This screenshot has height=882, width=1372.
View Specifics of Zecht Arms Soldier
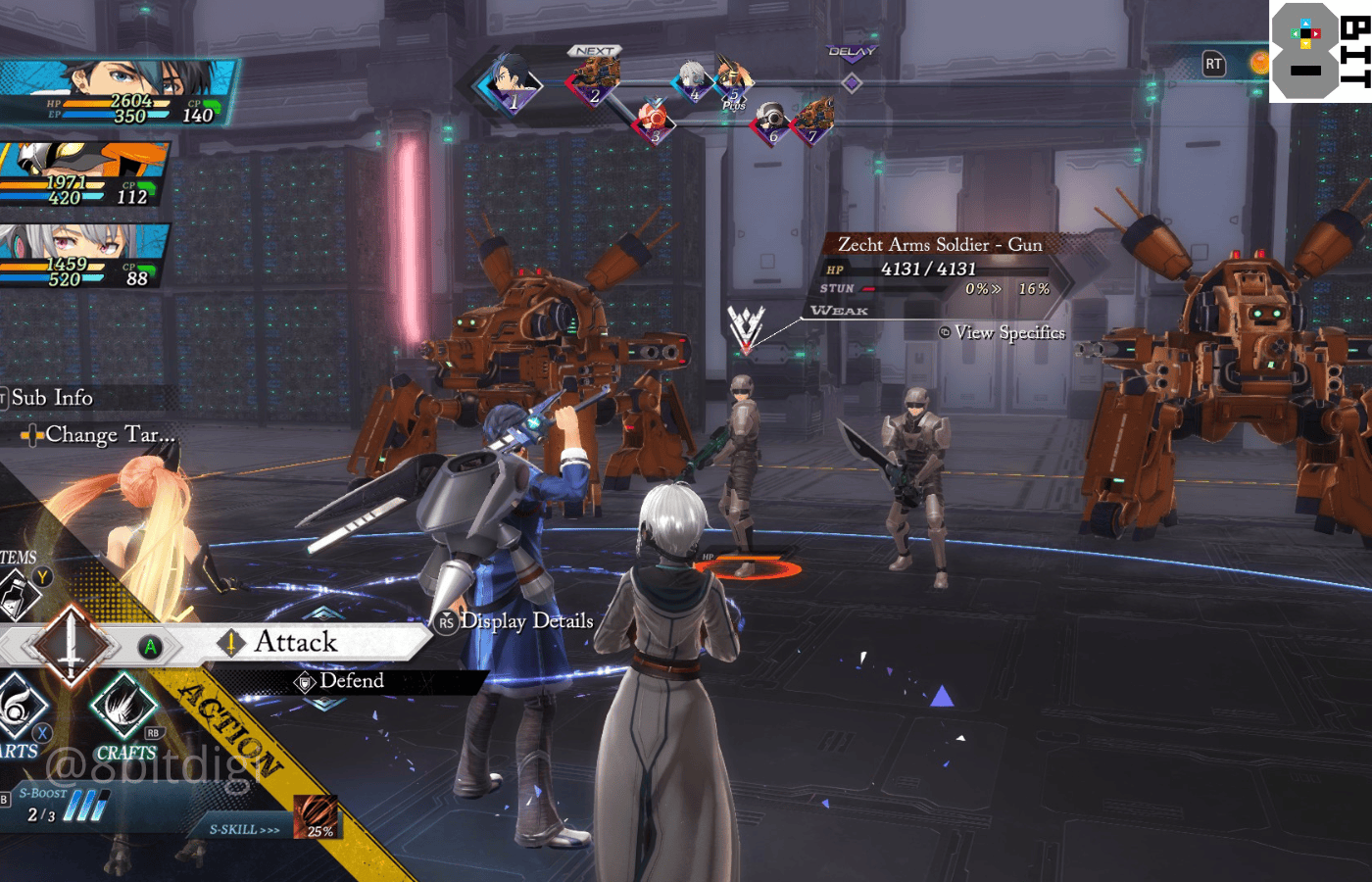pyautogui.click(x=1008, y=332)
